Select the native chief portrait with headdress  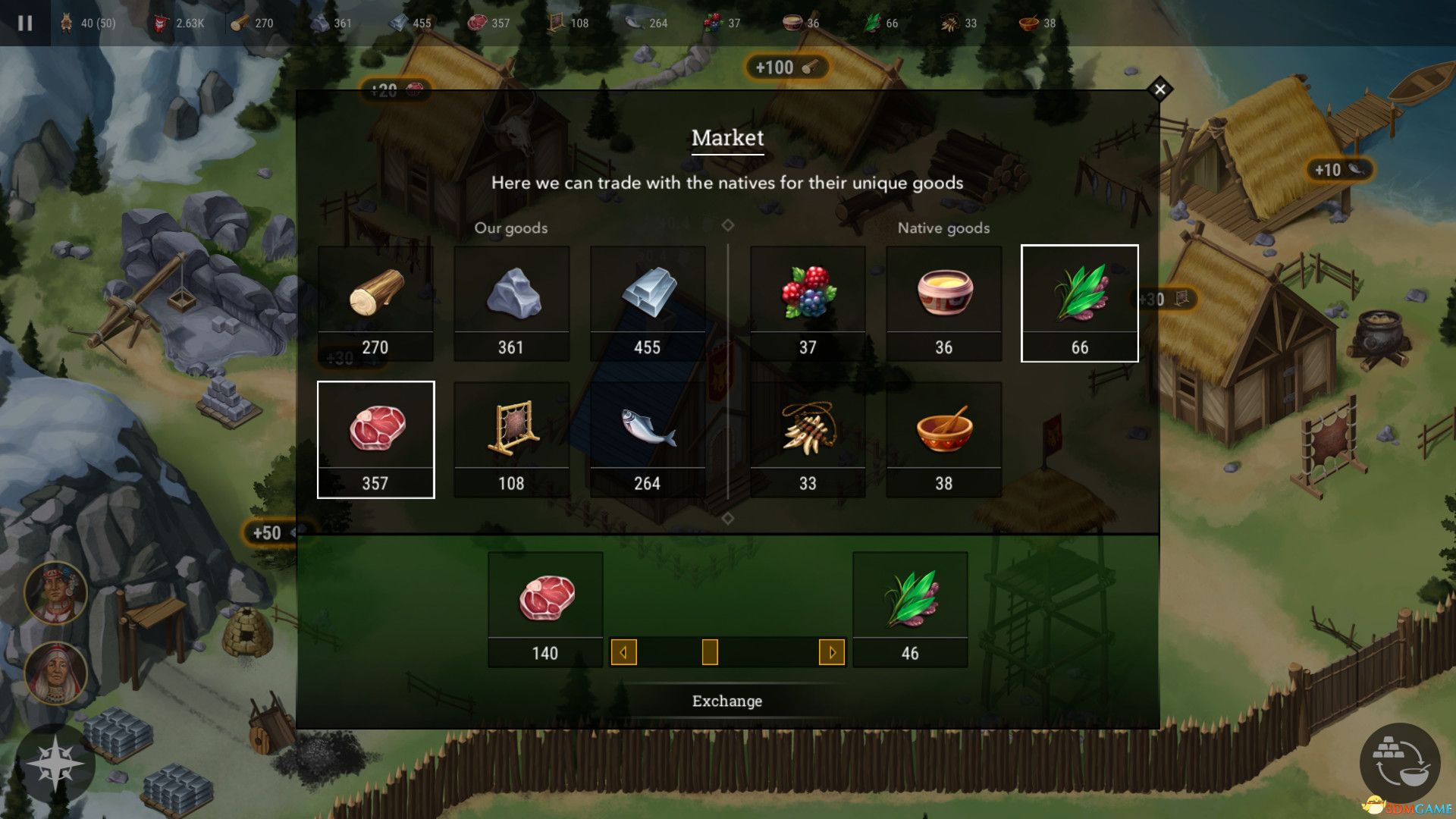tap(55, 593)
